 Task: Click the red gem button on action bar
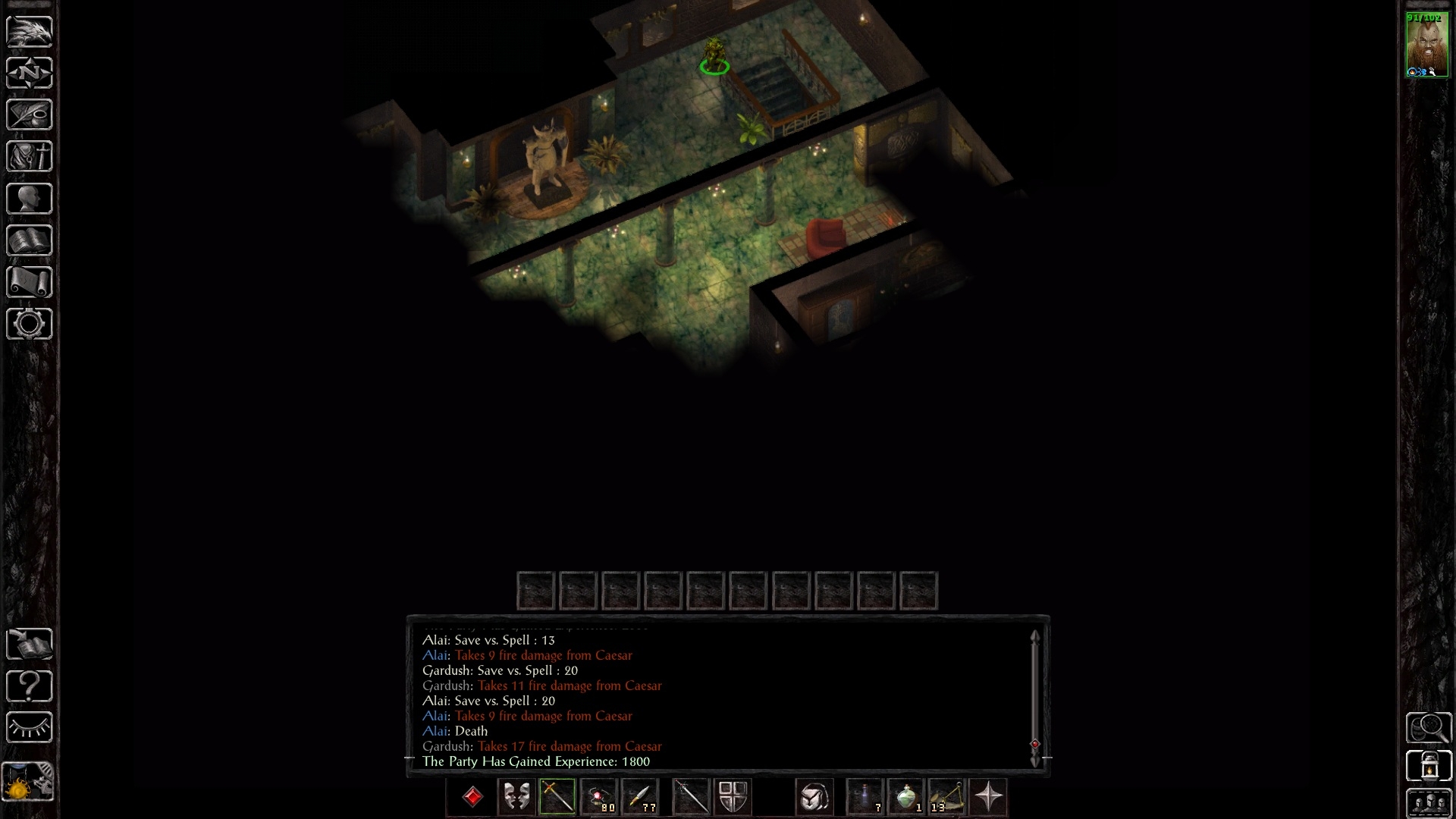tap(472, 797)
